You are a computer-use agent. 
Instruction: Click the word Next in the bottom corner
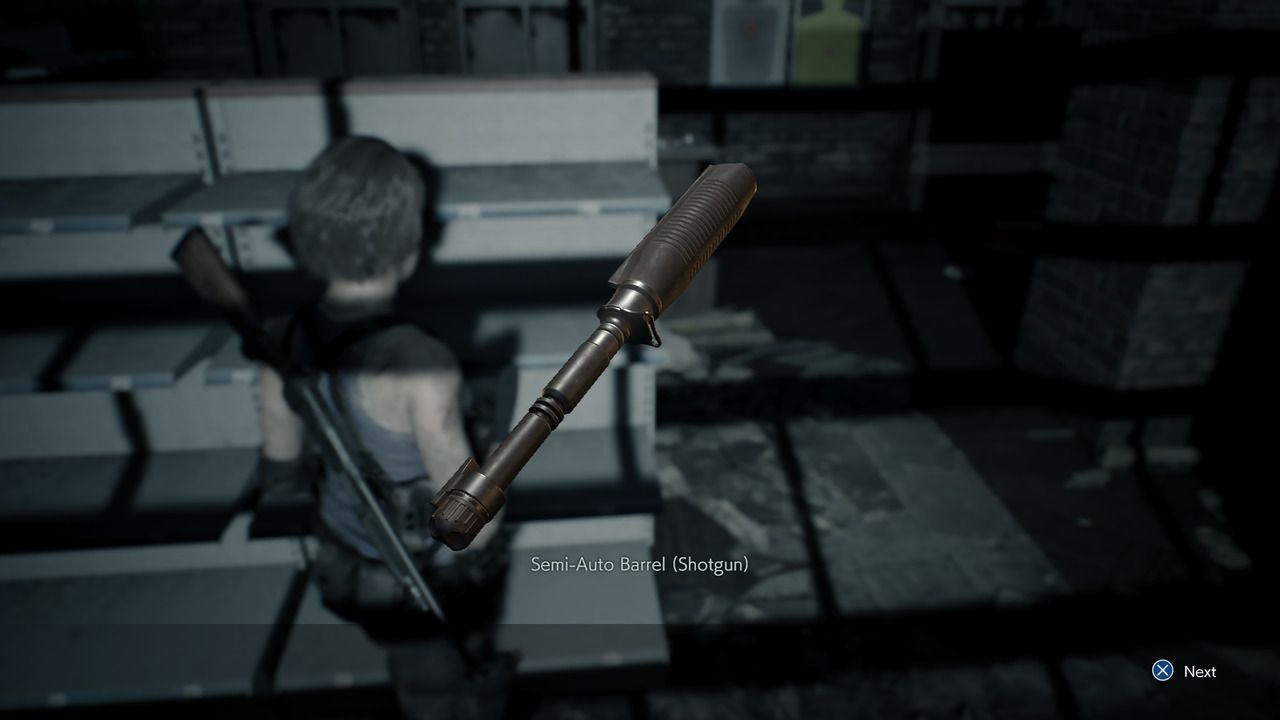click(x=1200, y=672)
